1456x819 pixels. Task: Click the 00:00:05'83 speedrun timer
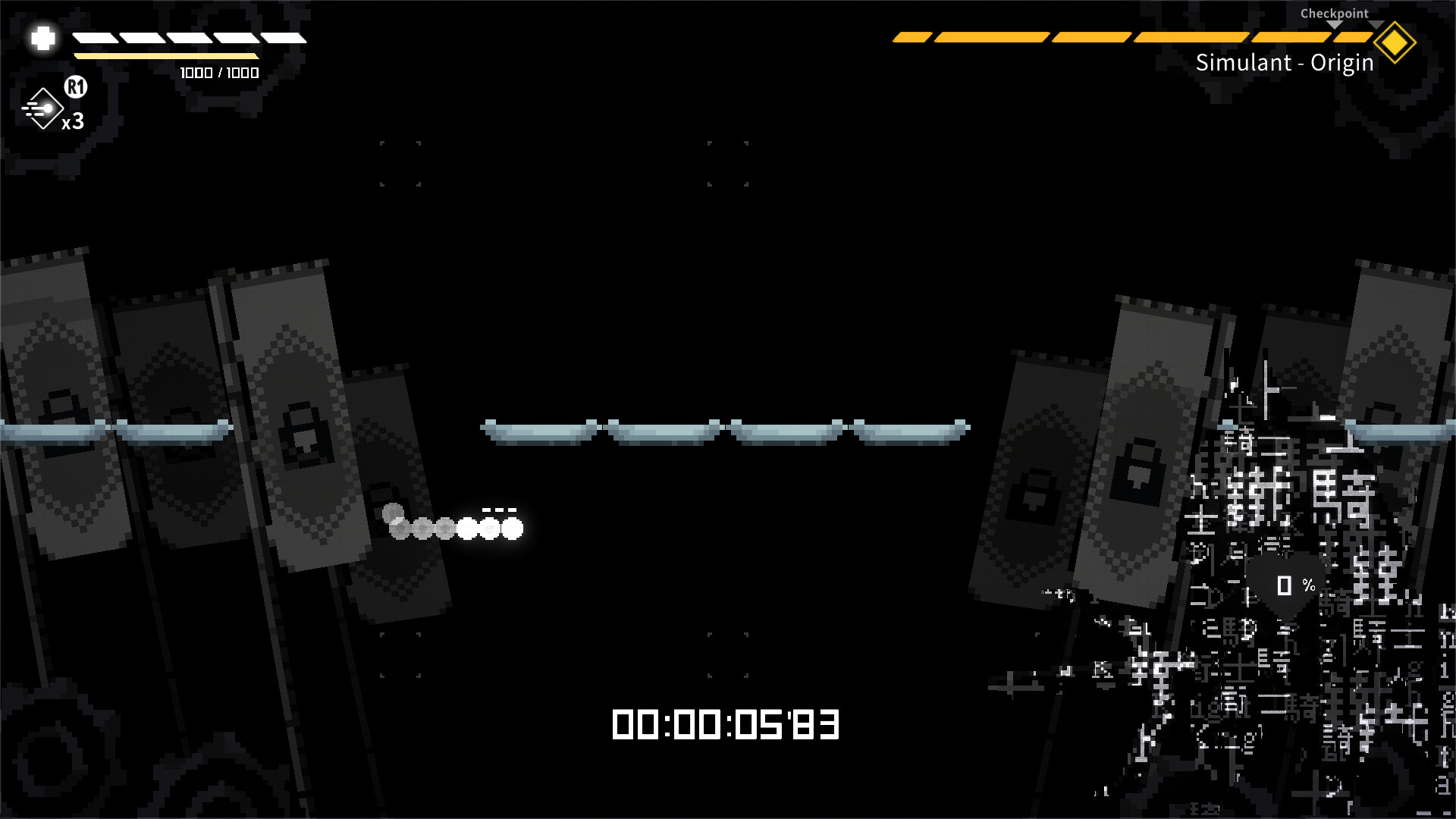coord(724,722)
